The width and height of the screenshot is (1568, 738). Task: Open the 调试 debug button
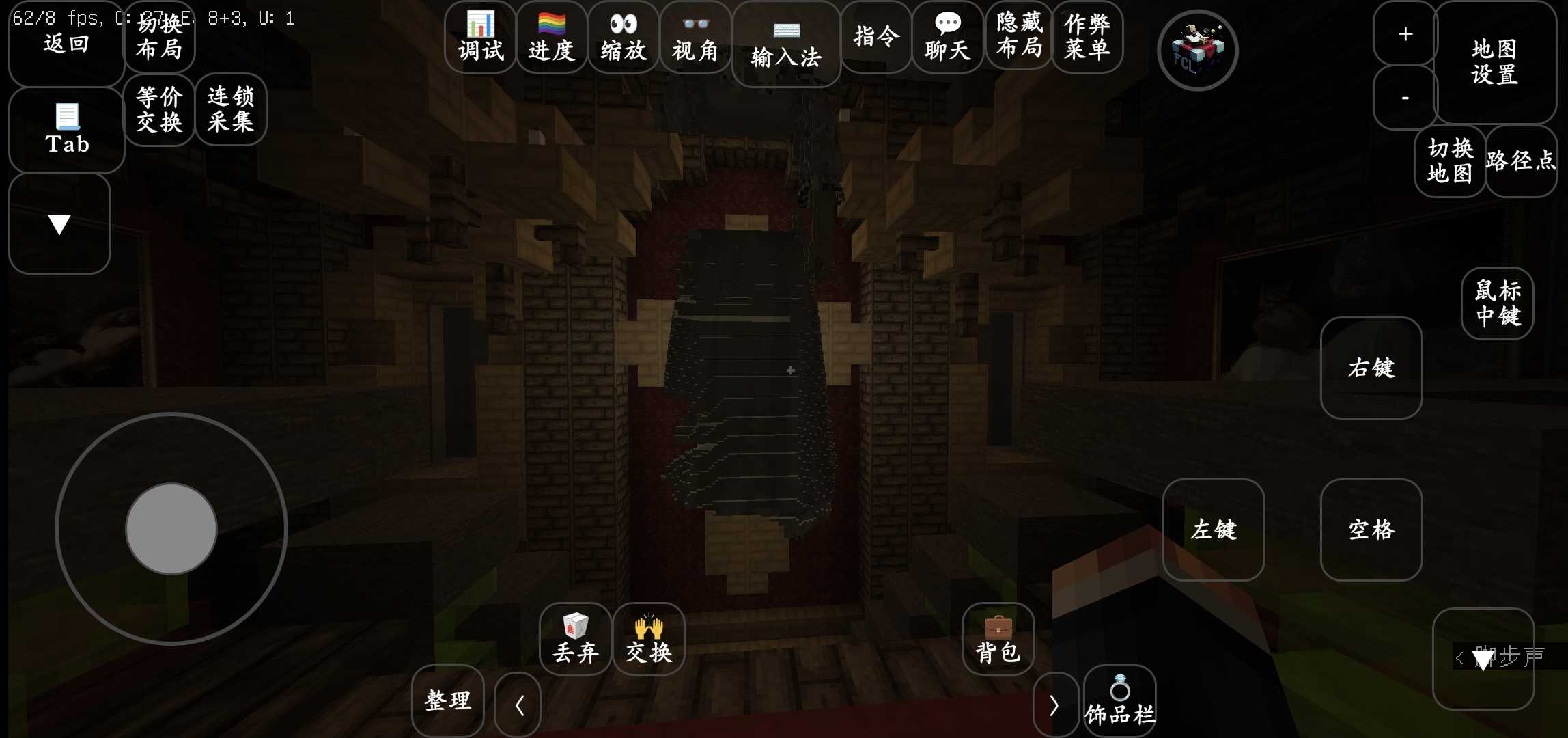tap(480, 37)
